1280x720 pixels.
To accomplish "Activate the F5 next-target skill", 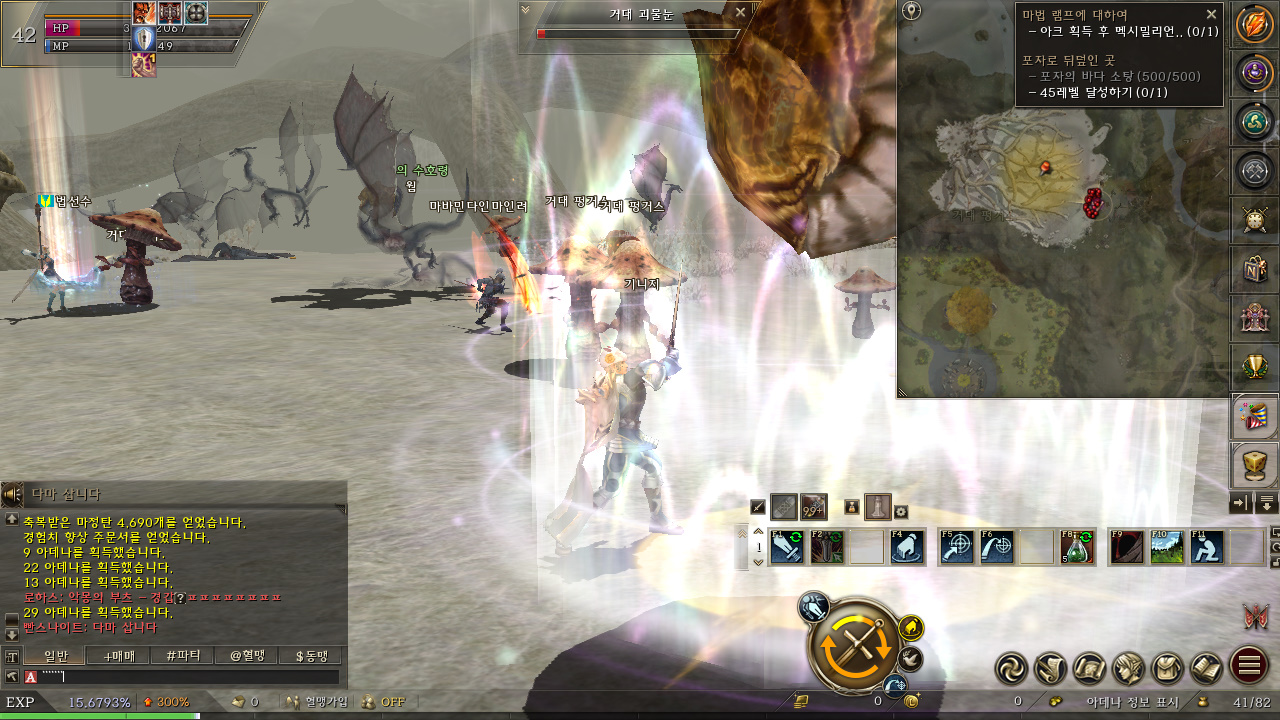I will (x=957, y=547).
